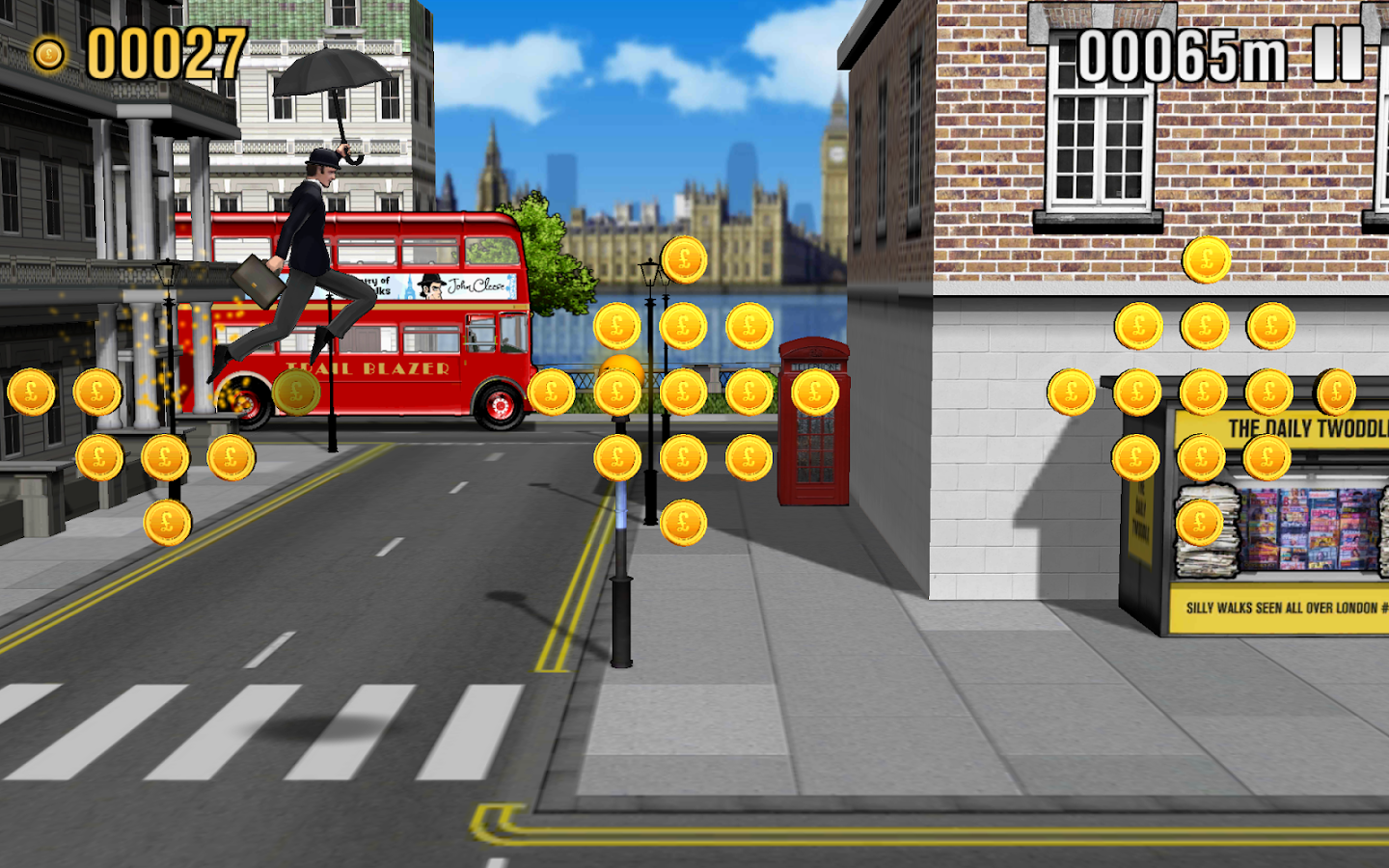
Task: Tap the pound coin above the red phone booth
Action: [x=813, y=392]
